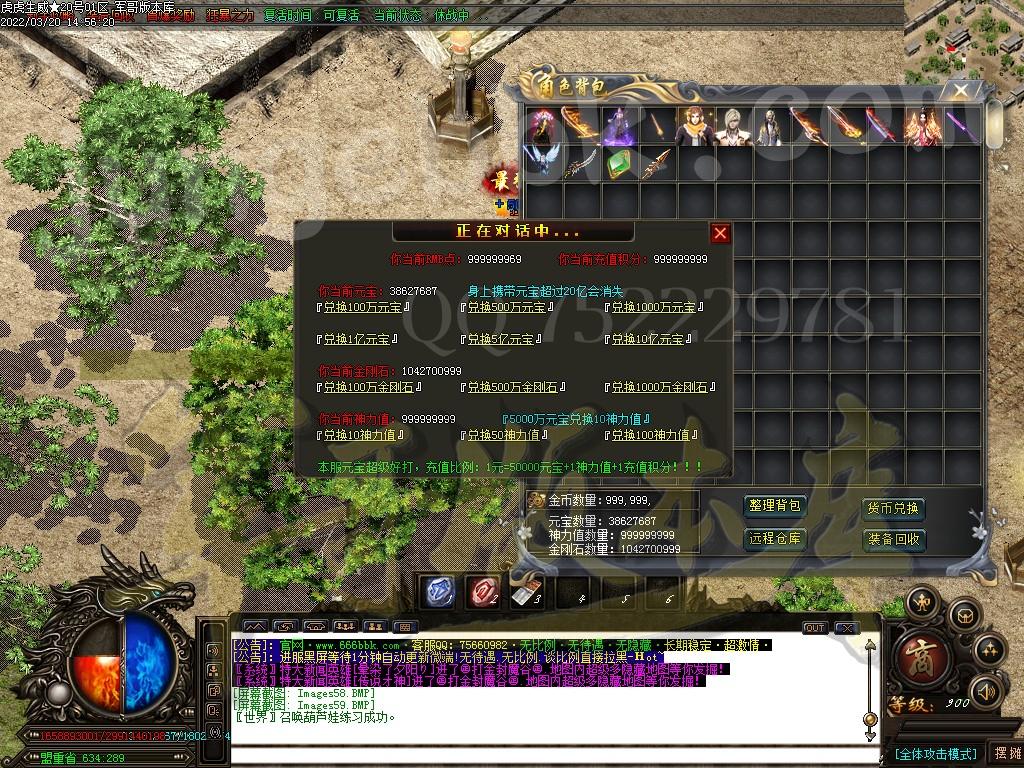Toggle the 全体攻击模式 attack mode
Viewport: 1024px width, 768px height.
[934, 753]
